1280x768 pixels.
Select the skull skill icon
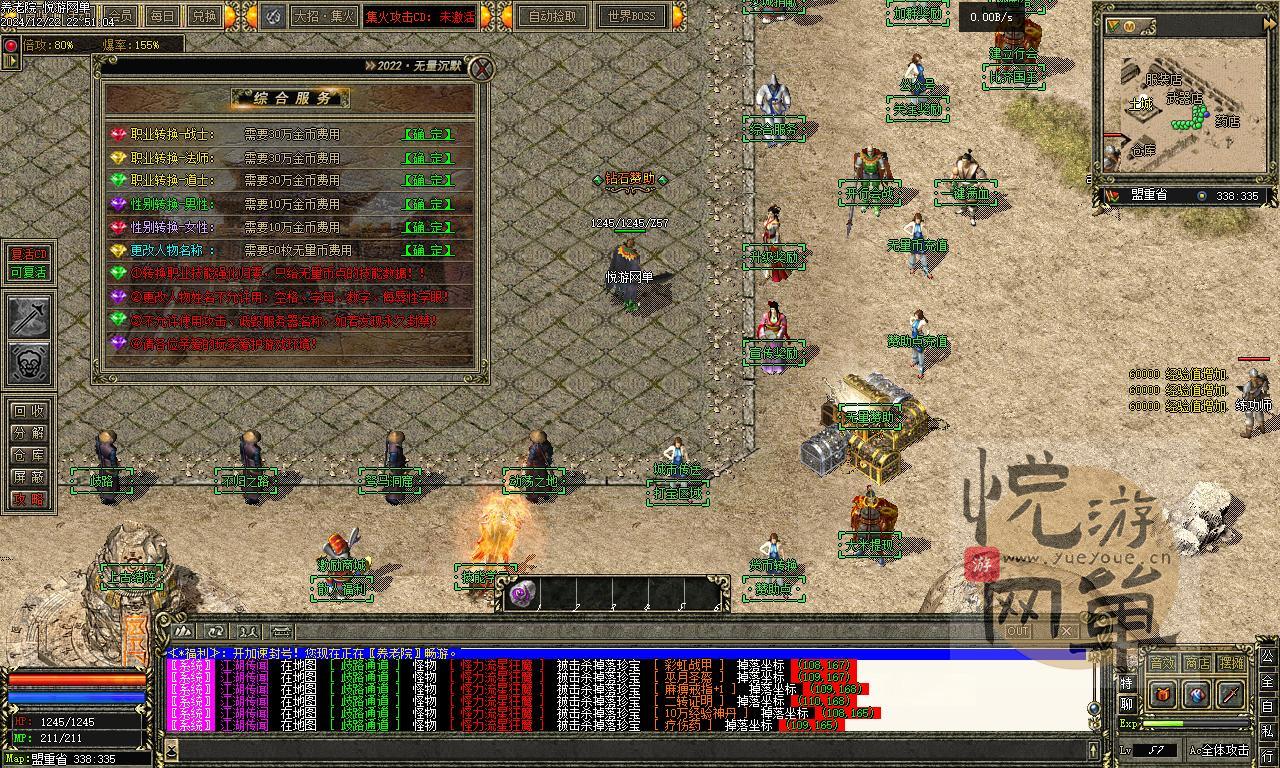[29, 363]
